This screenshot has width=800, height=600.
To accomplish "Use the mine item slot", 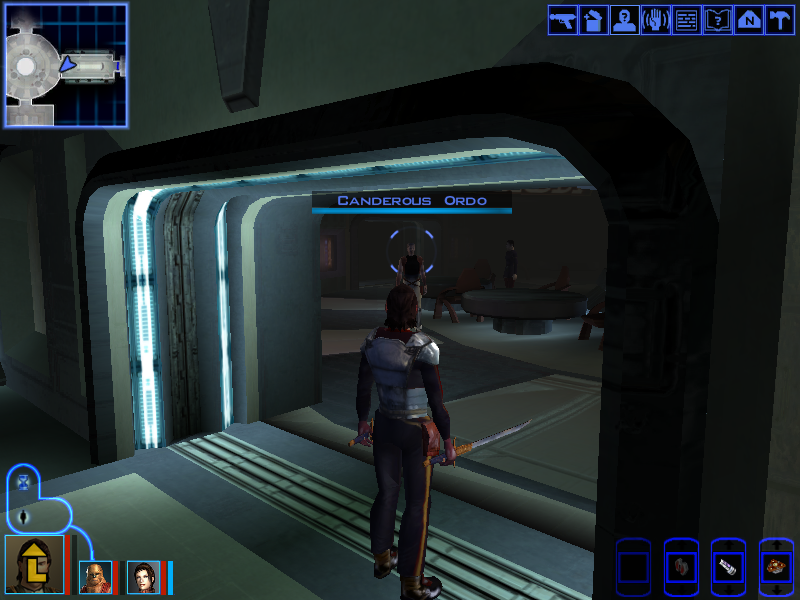I will (776, 567).
